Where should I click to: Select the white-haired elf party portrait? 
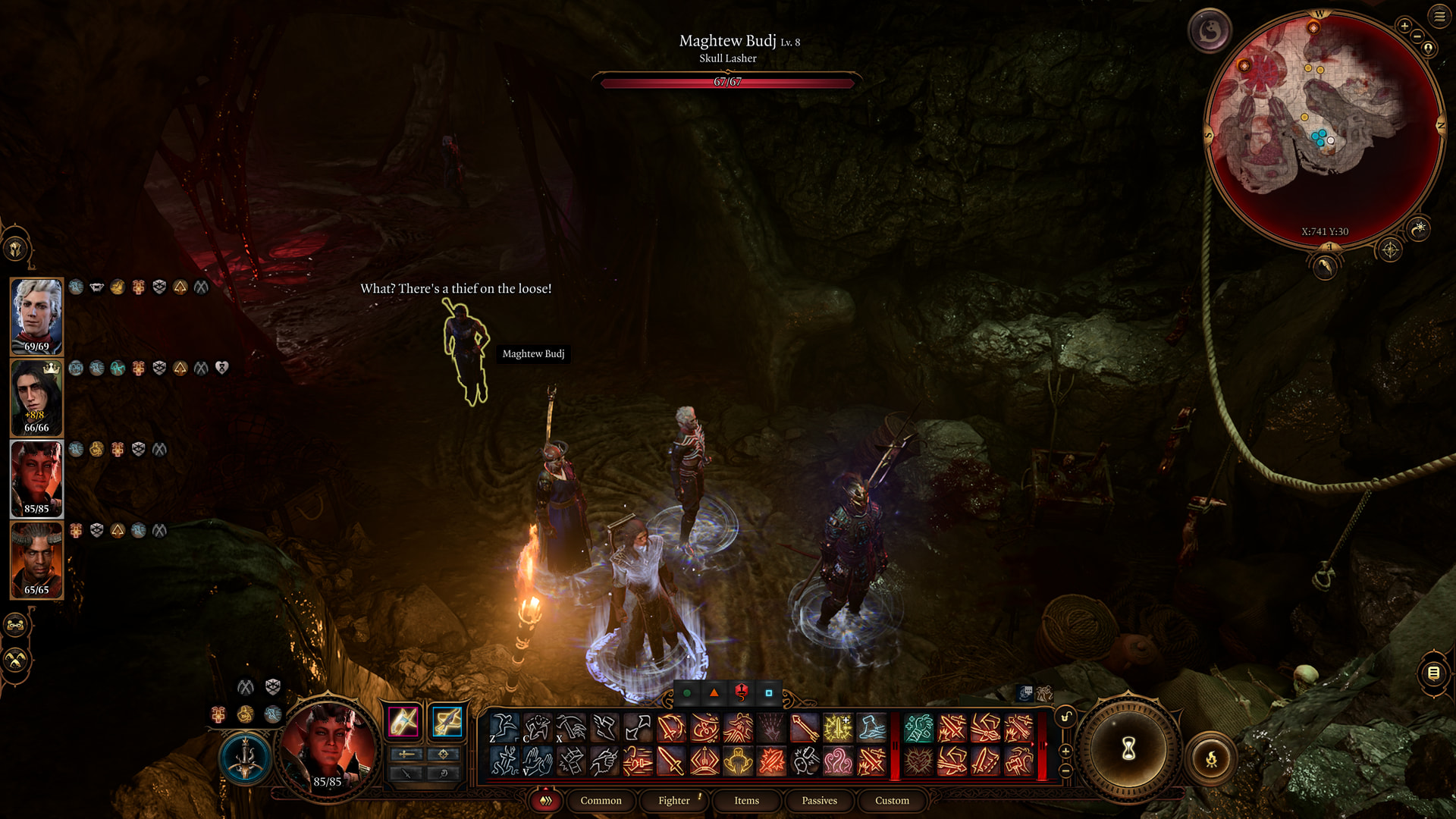tap(36, 316)
